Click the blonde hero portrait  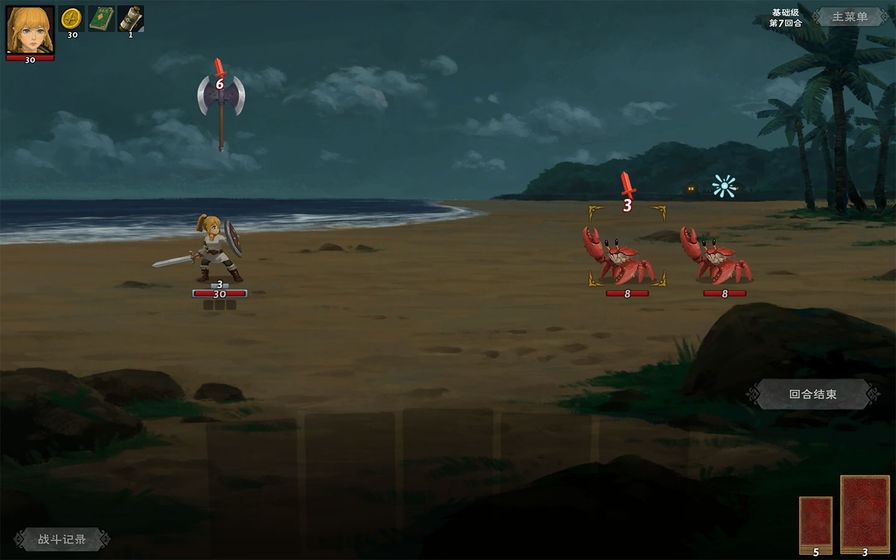click(x=30, y=29)
